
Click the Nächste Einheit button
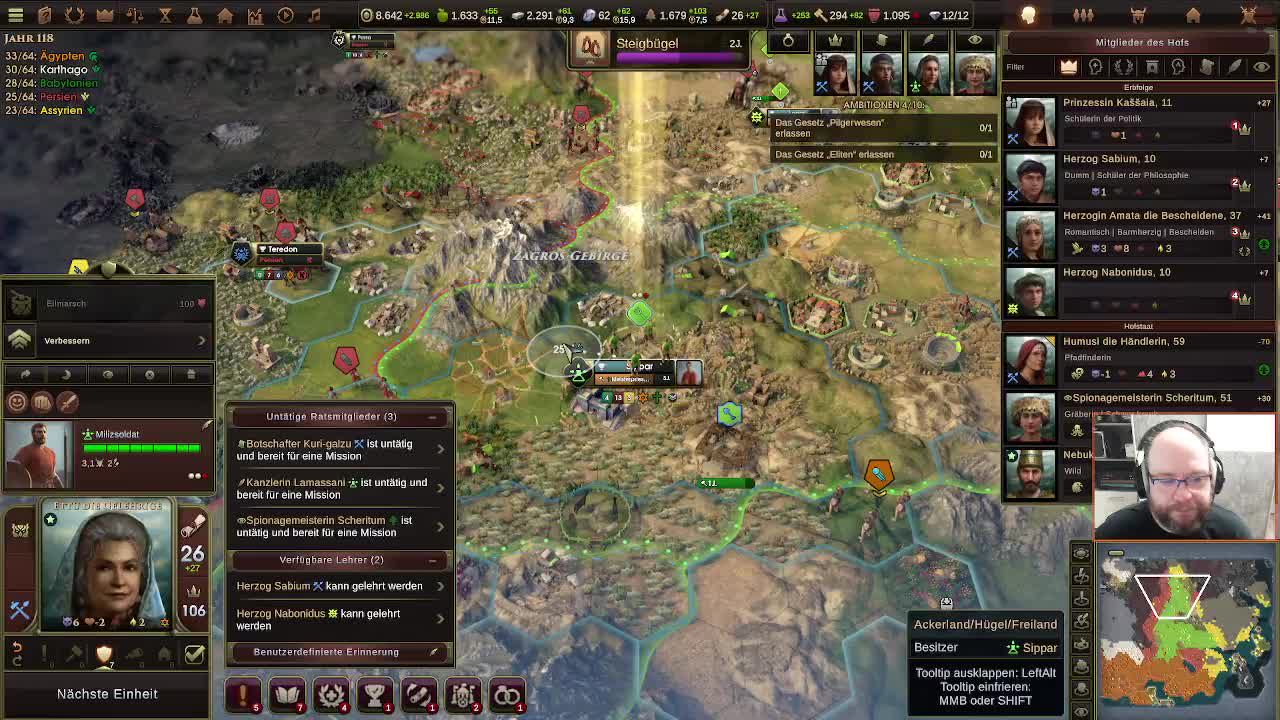click(x=107, y=693)
